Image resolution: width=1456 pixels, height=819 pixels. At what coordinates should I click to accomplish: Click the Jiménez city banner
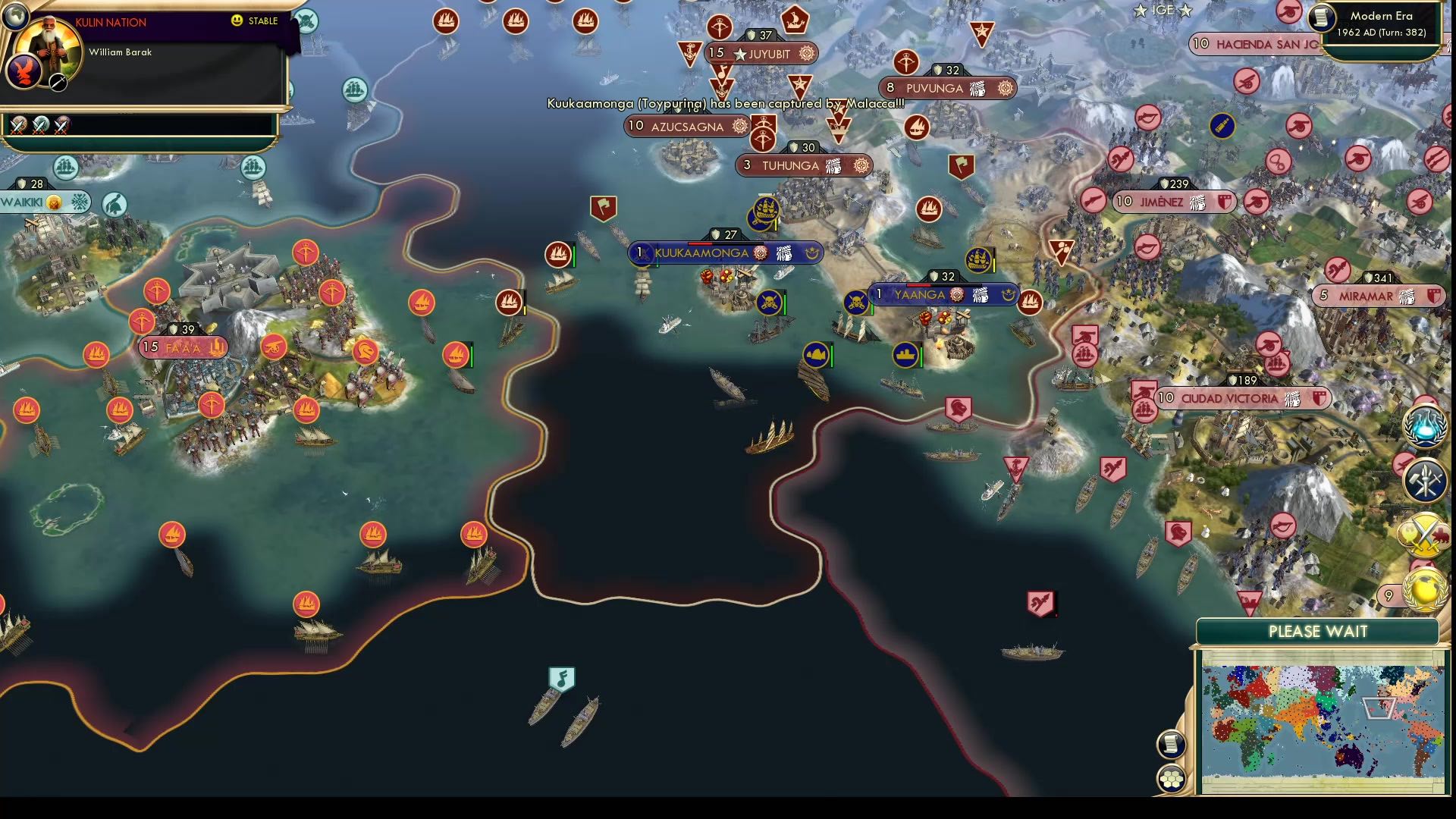[x=1174, y=201]
